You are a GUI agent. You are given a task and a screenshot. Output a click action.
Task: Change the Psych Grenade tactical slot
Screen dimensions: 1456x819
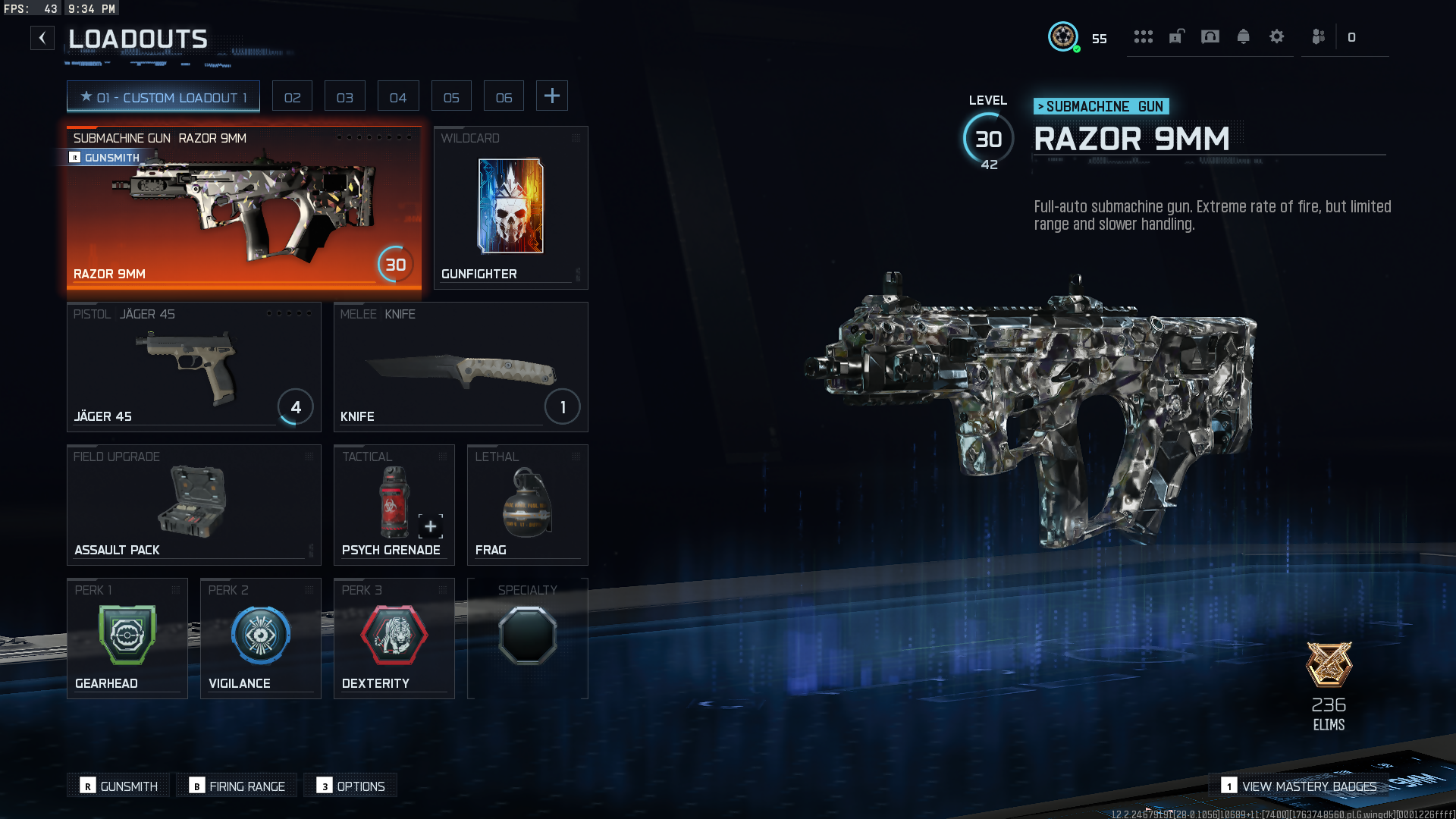[x=394, y=505]
